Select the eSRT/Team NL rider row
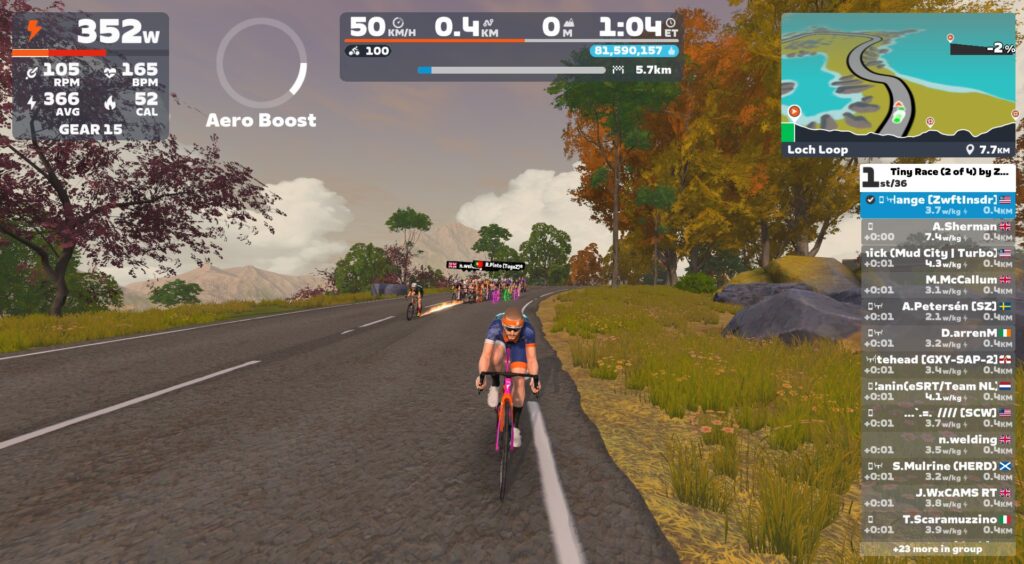1024x564 pixels. 938,391
